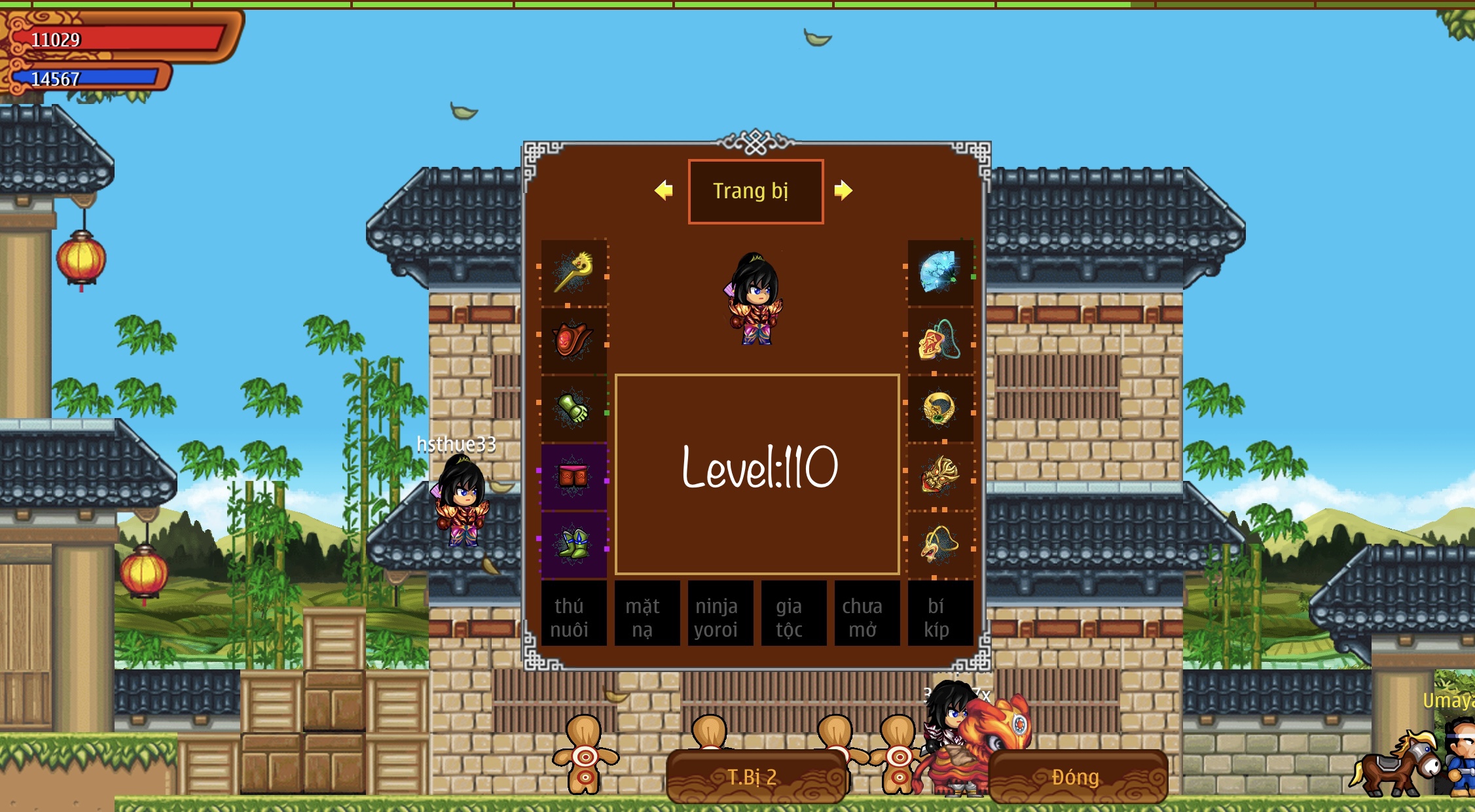This screenshot has width=1475, height=812.
Task: Choose the red armor equipment slot
Action: pos(574,341)
